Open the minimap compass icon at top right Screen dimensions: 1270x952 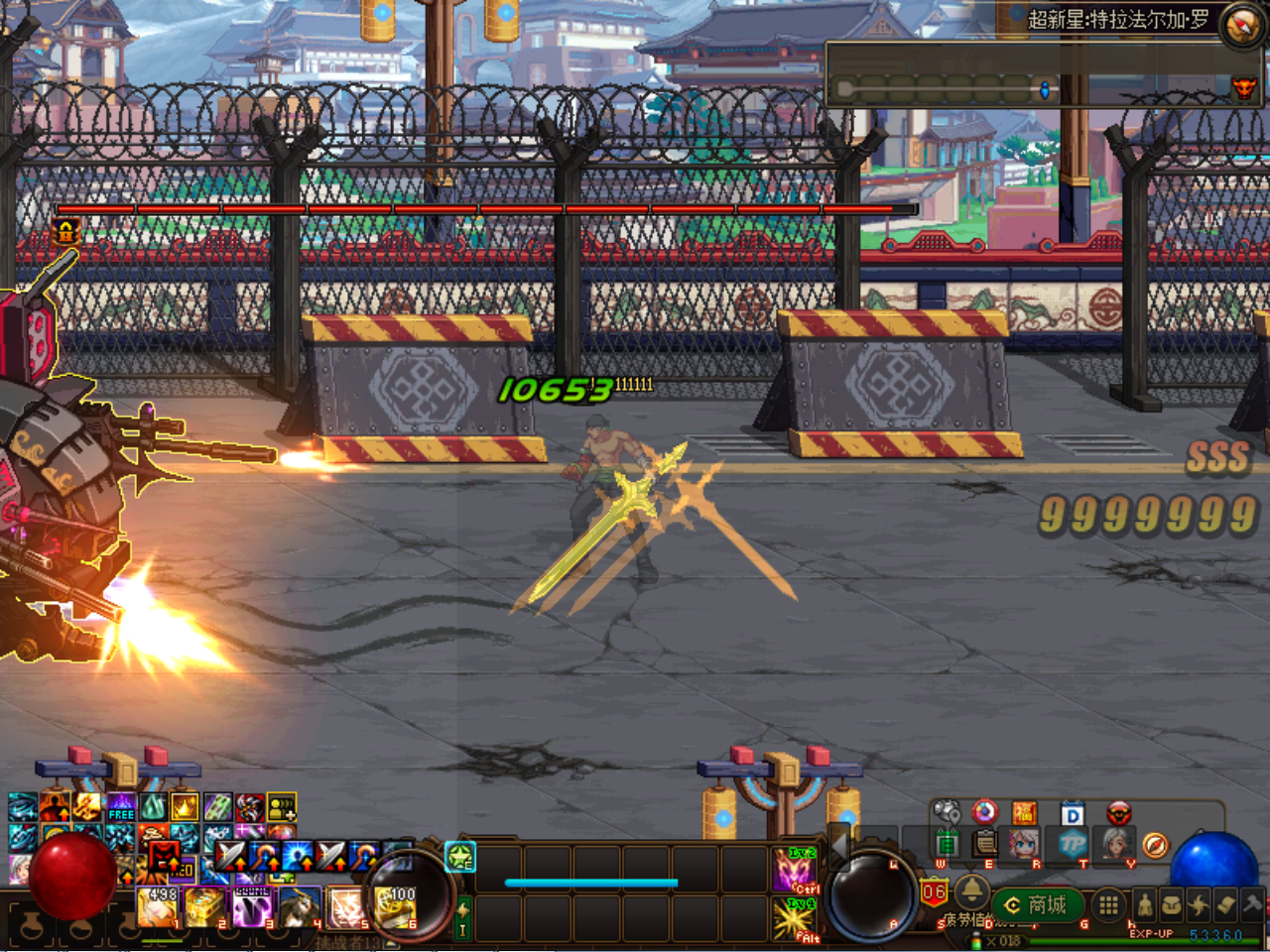pos(1240,22)
